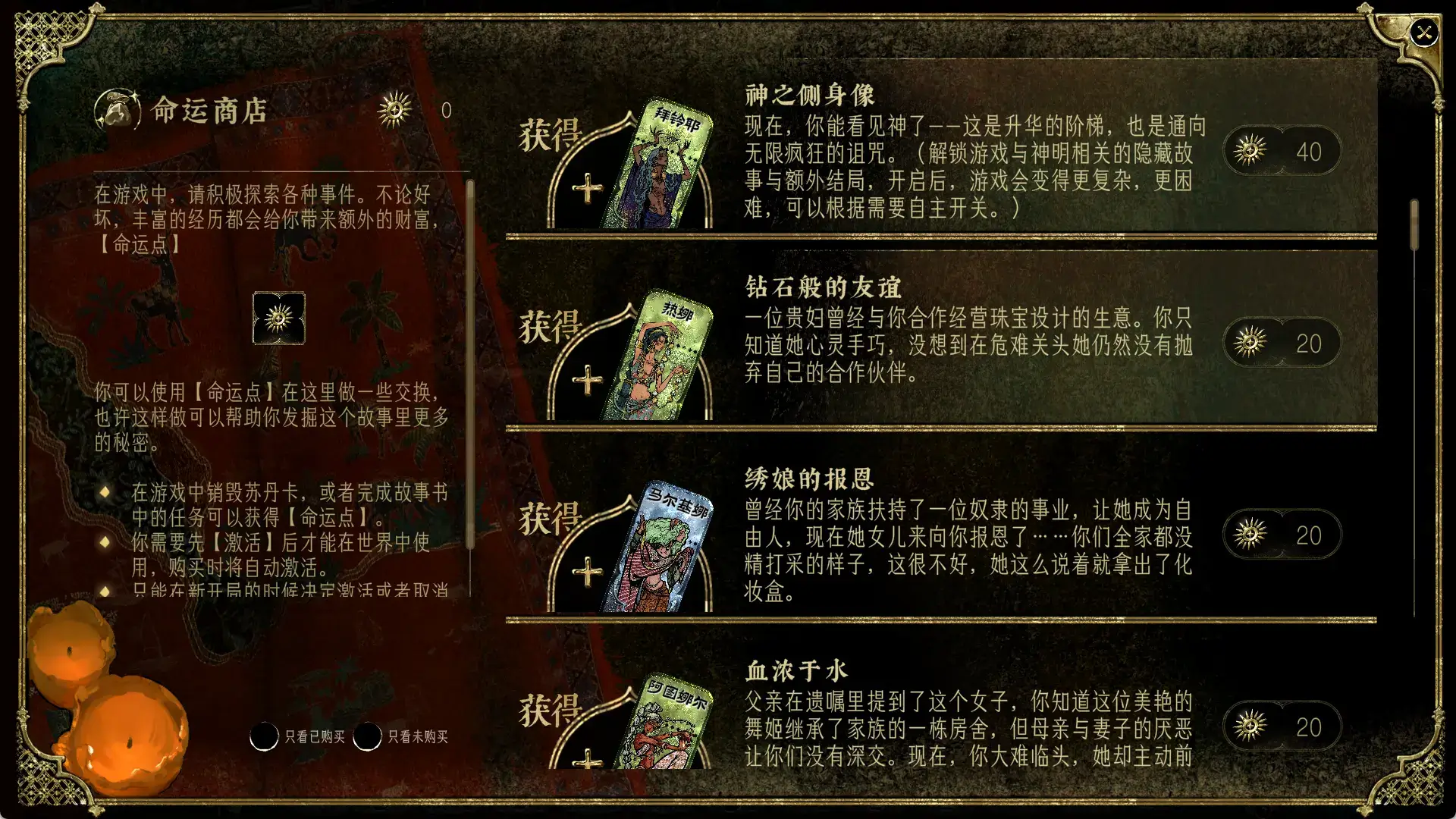1456x819 pixels.
Task: Click the sun emblem in the left panel
Action: tap(278, 319)
